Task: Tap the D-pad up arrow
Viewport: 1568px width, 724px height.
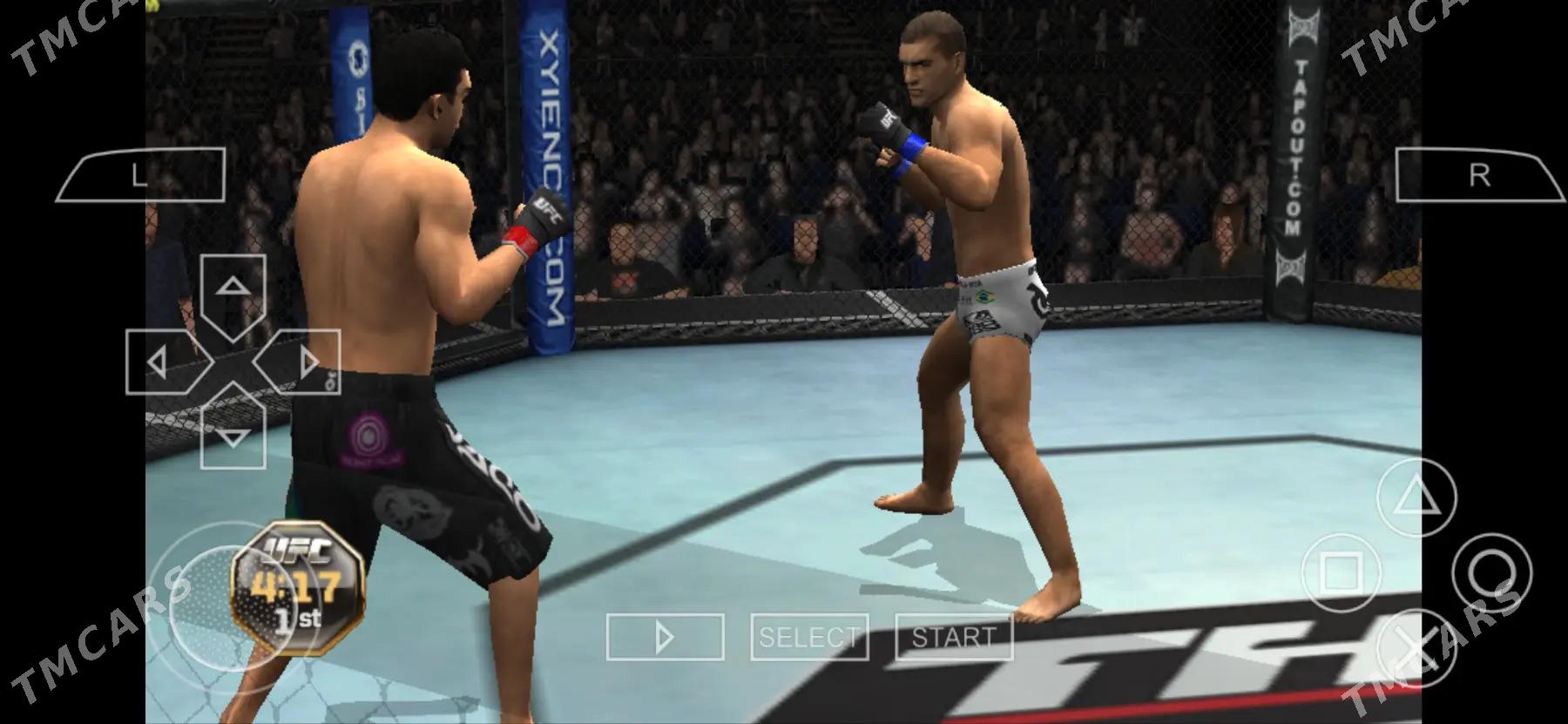Action: (x=232, y=289)
